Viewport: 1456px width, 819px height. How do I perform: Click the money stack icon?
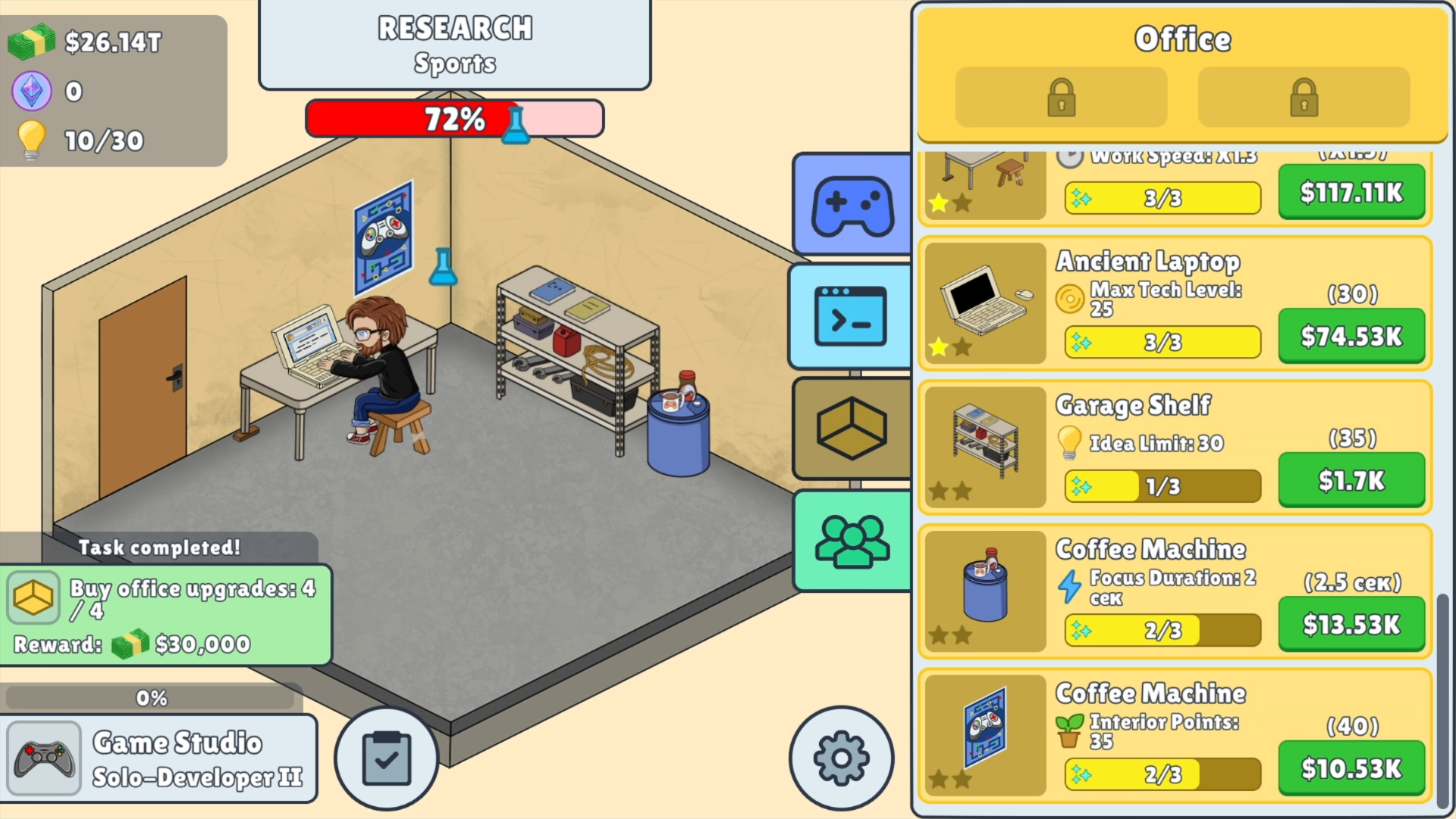pyautogui.click(x=29, y=42)
